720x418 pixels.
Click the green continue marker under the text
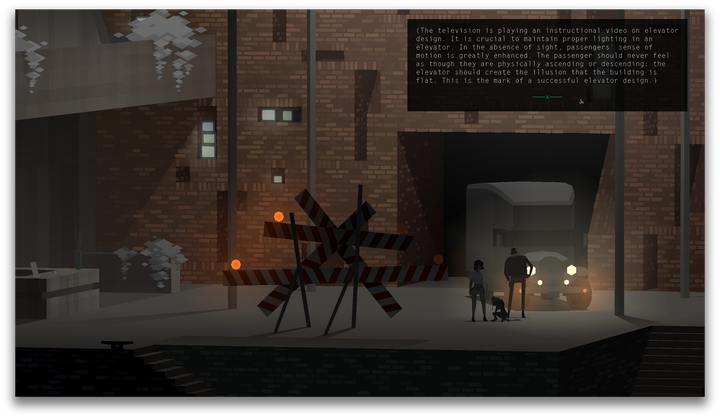(547, 97)
